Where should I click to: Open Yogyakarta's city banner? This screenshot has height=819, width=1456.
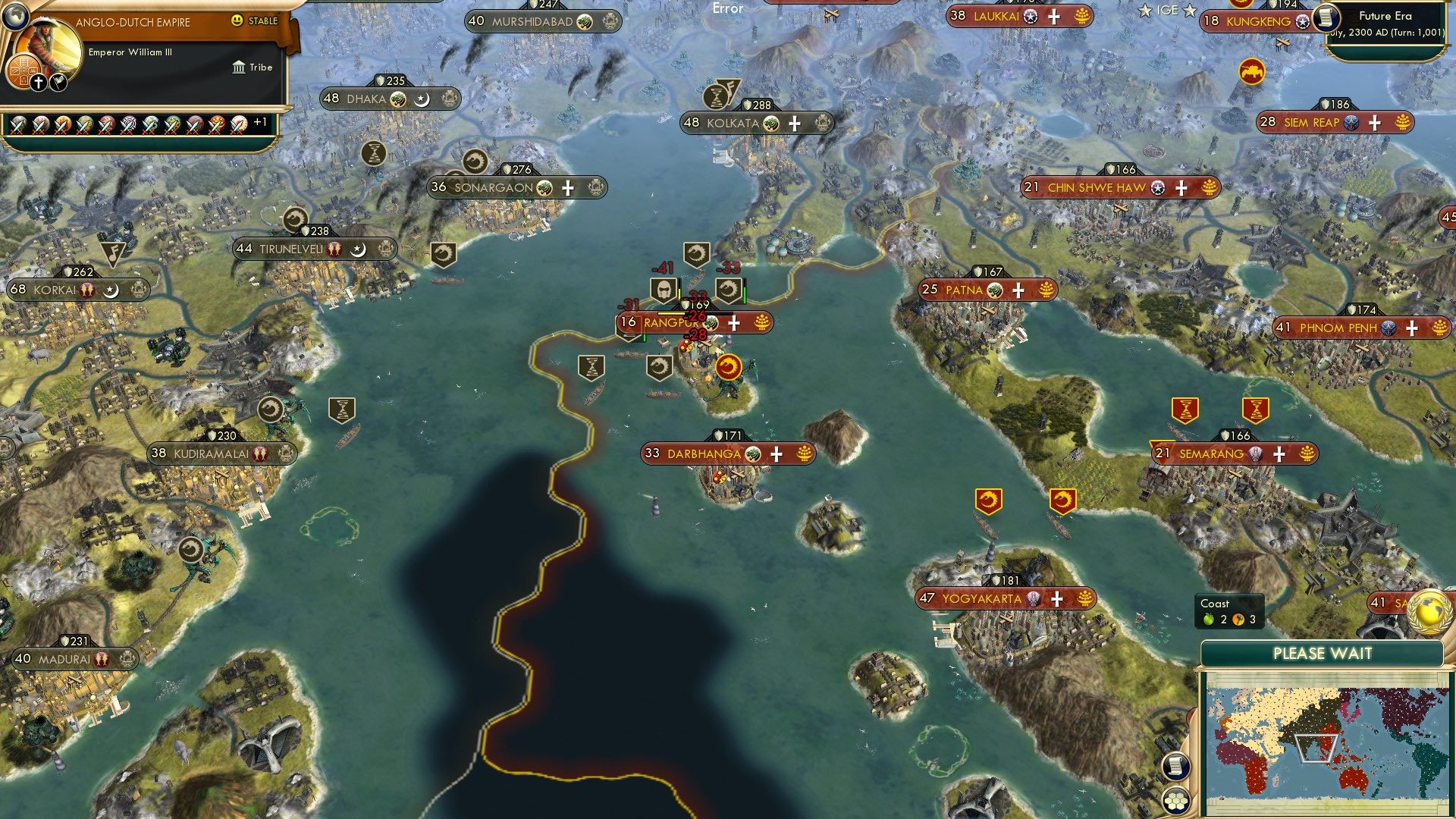[1006, 598]
